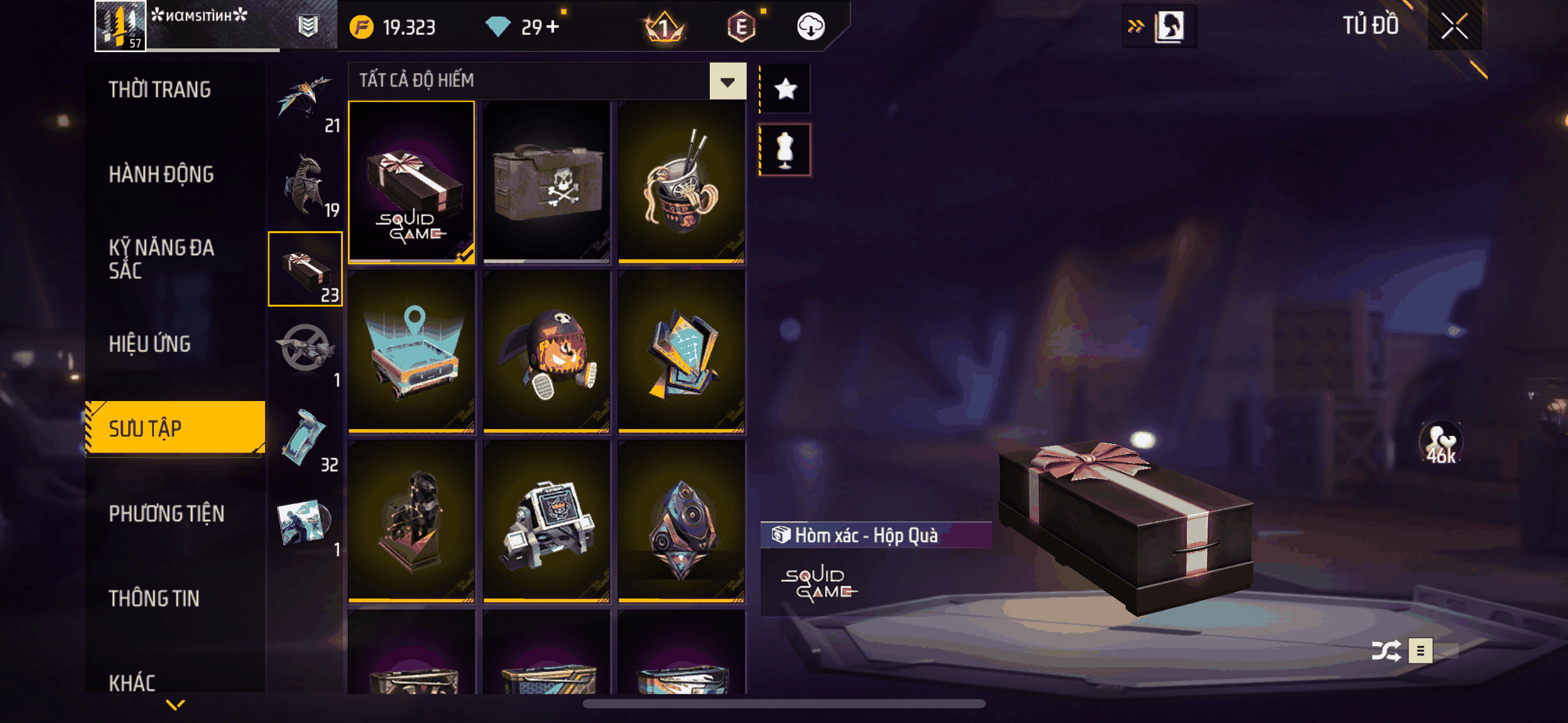Click the mannequin preview button
The width and height of the screenshot is (1568, 723).
tap(785, 150)
